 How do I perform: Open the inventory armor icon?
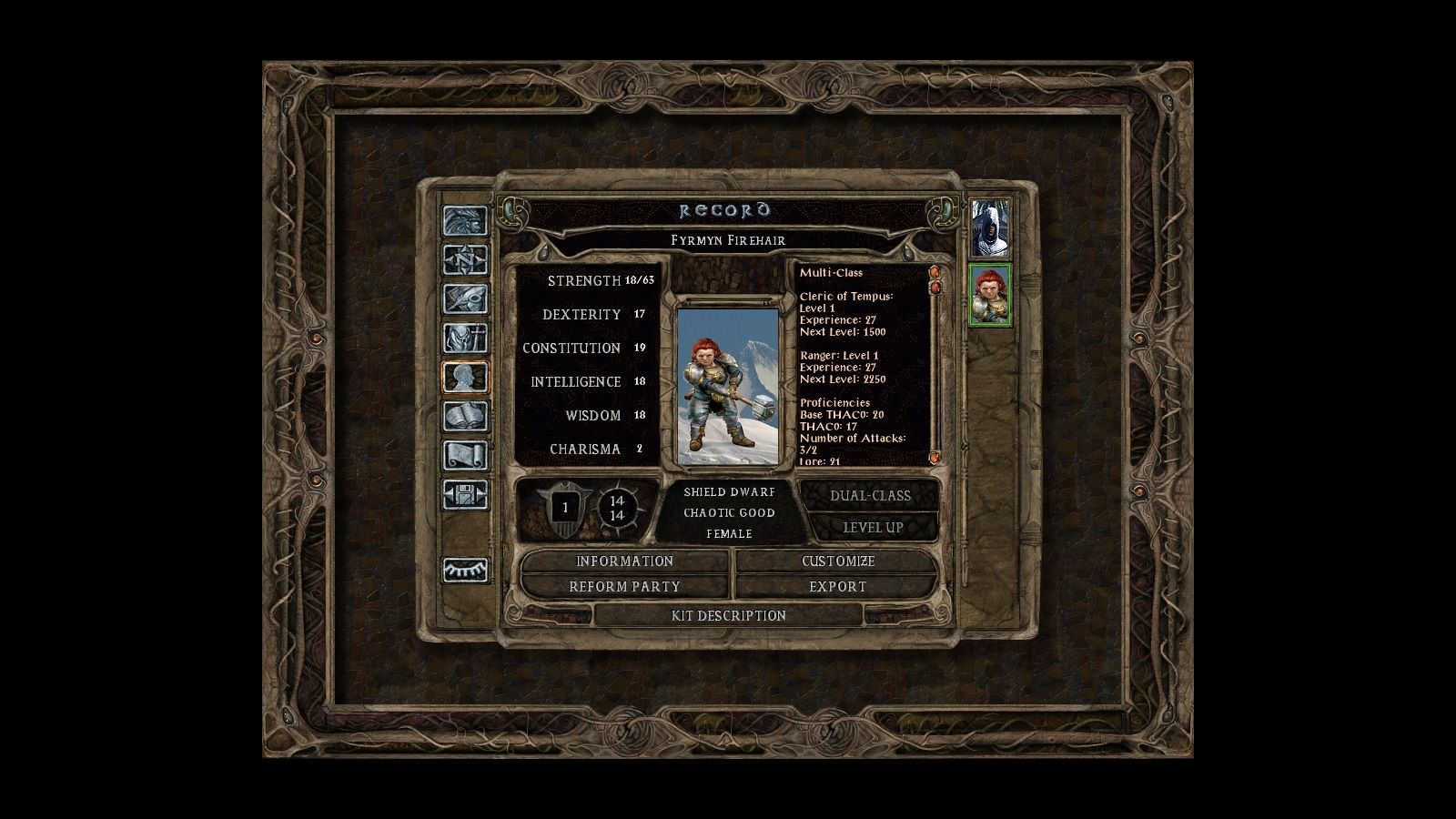coord(465,339)
